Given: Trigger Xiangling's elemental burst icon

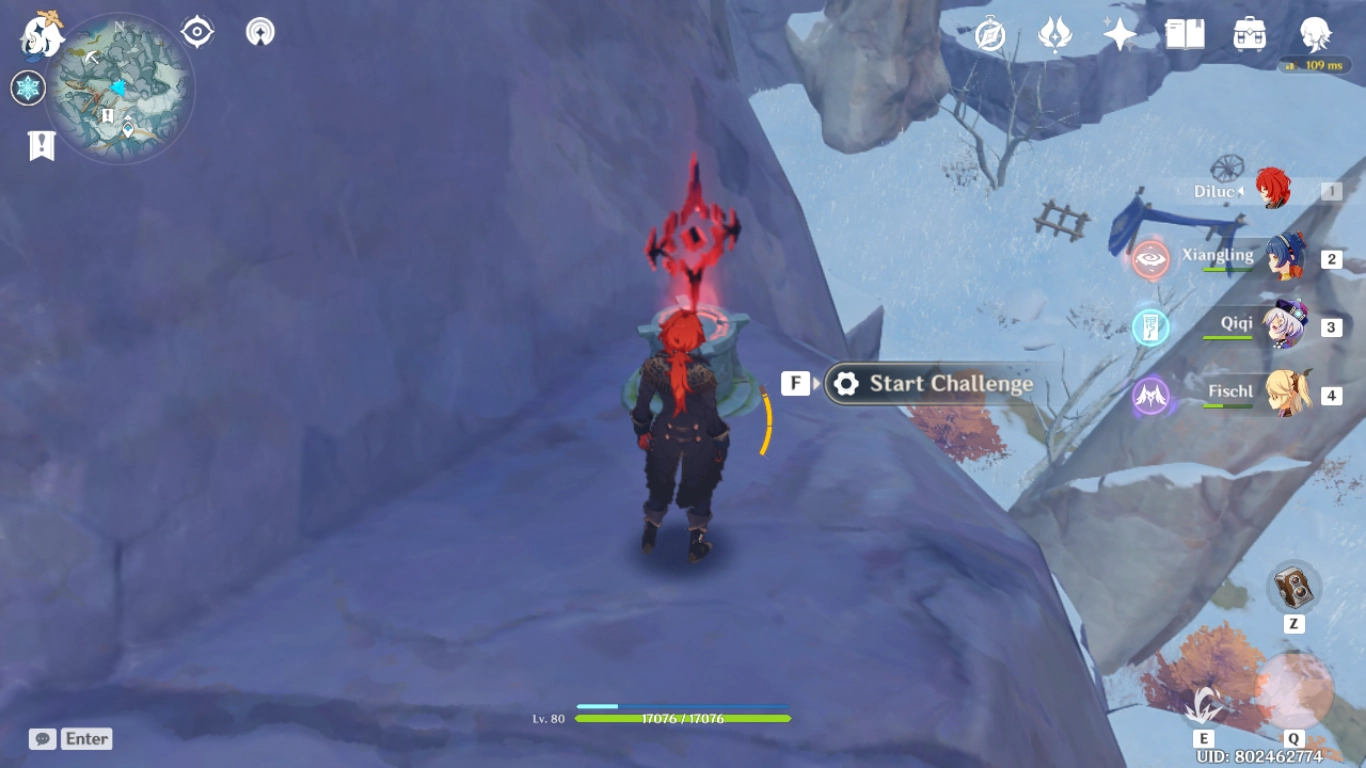Looking at the screenshot, I should (x=1151, y=257).
